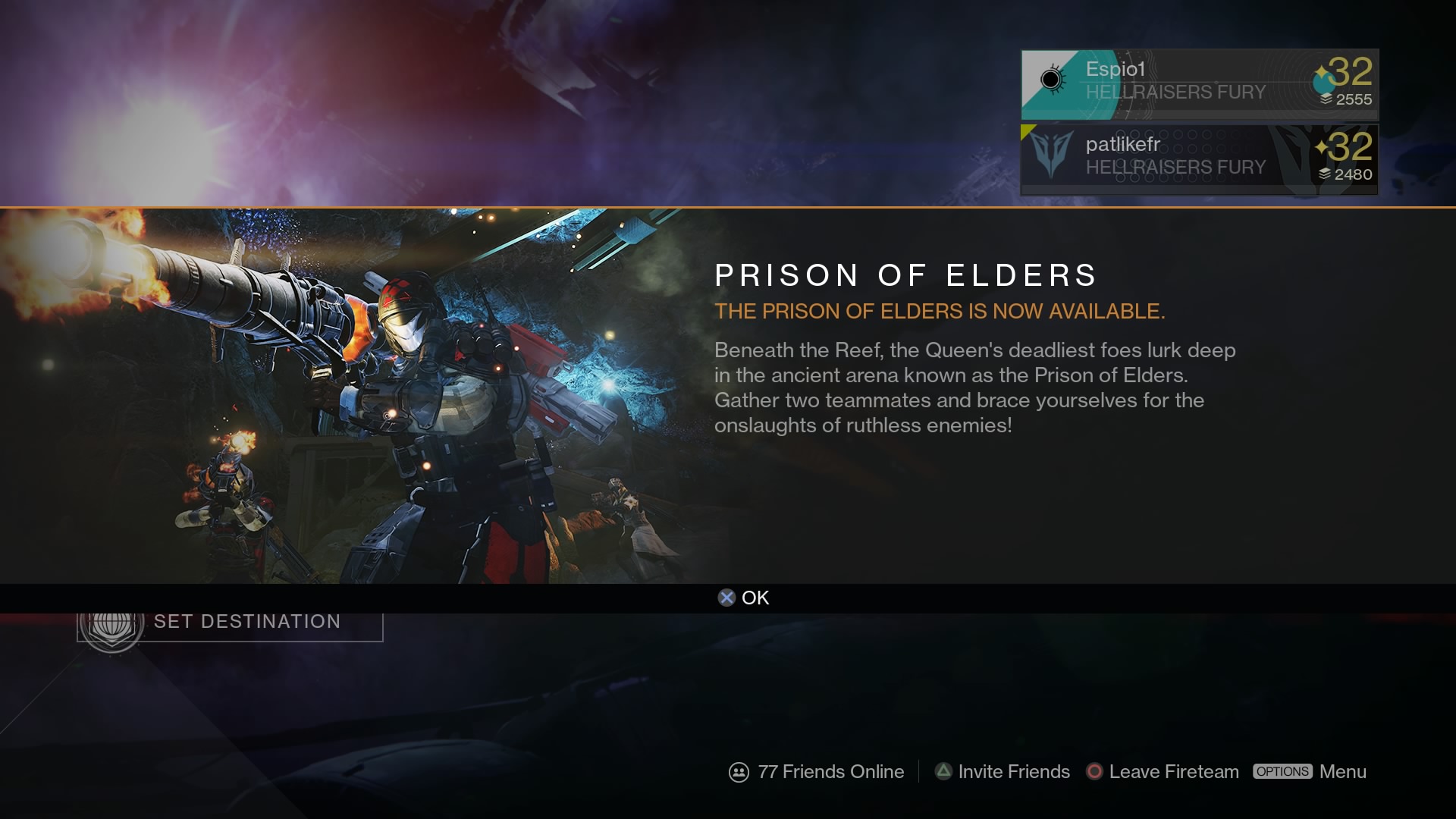Click the Light level star icon beside Espio1's 32
The width and height of the screenshot is (1456, 819).
[1321, 68]
